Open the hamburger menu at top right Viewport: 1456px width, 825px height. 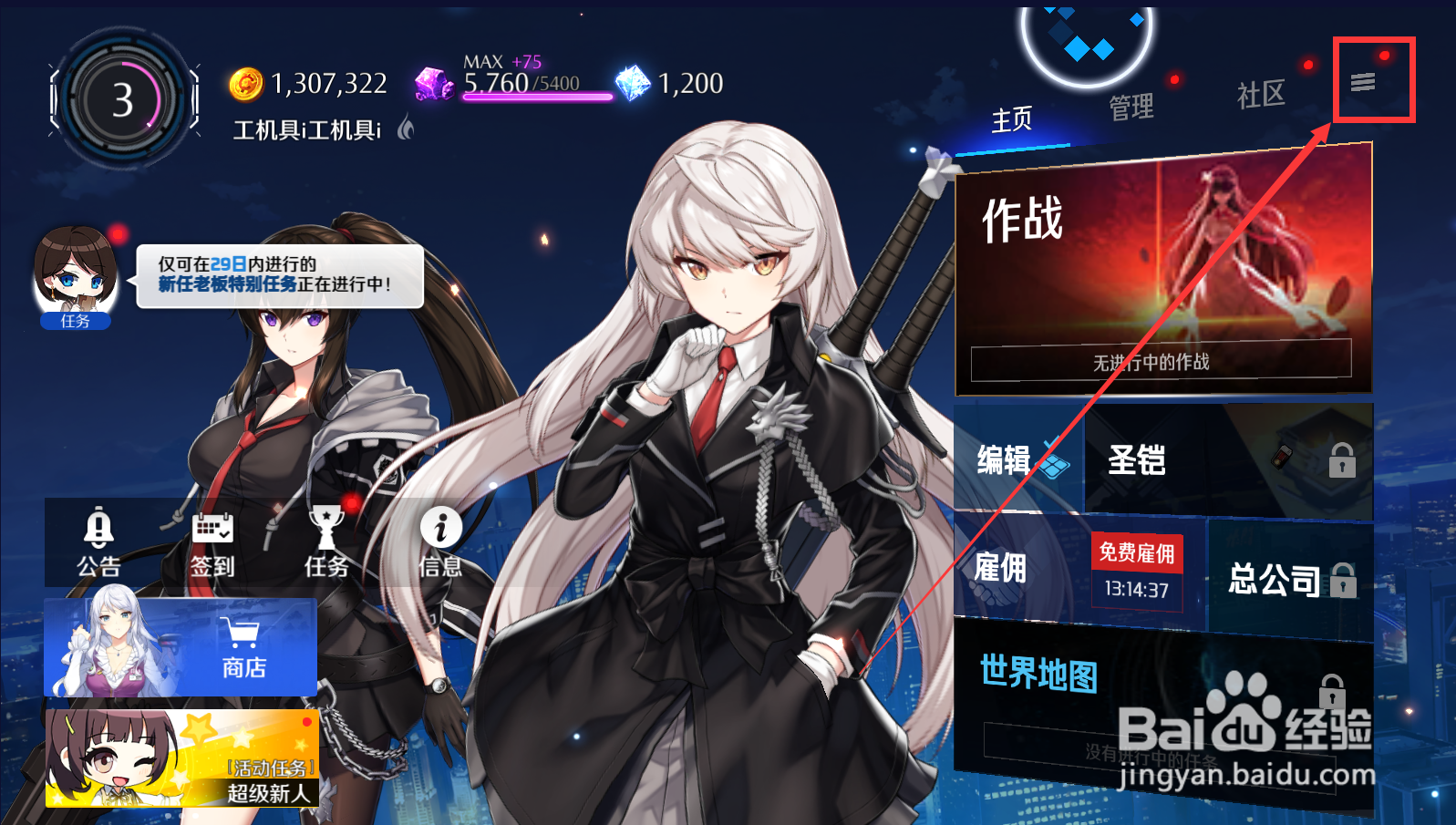[1362, 81]
